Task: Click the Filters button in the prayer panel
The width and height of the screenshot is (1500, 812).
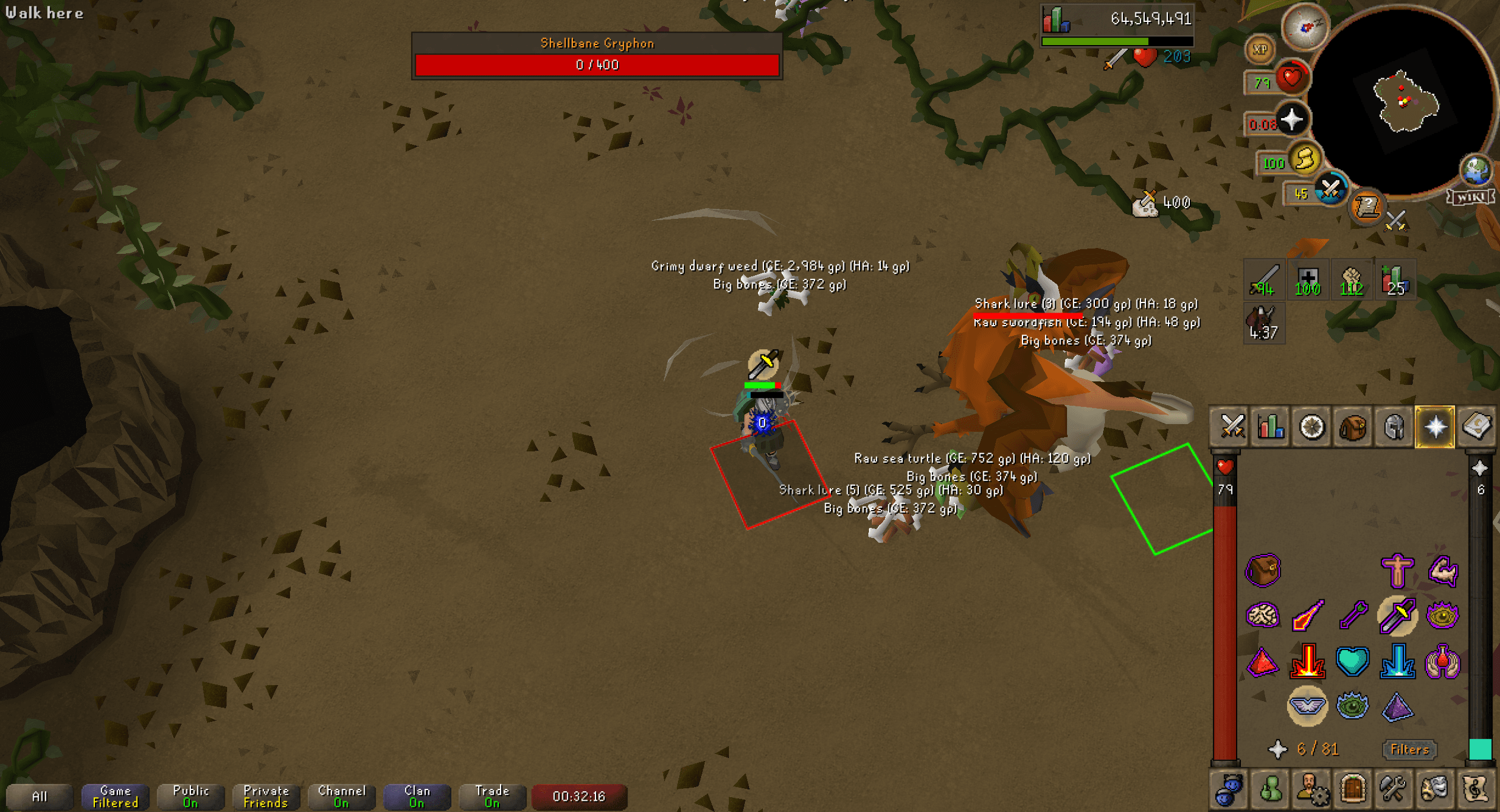Action: coord(1409,749)
